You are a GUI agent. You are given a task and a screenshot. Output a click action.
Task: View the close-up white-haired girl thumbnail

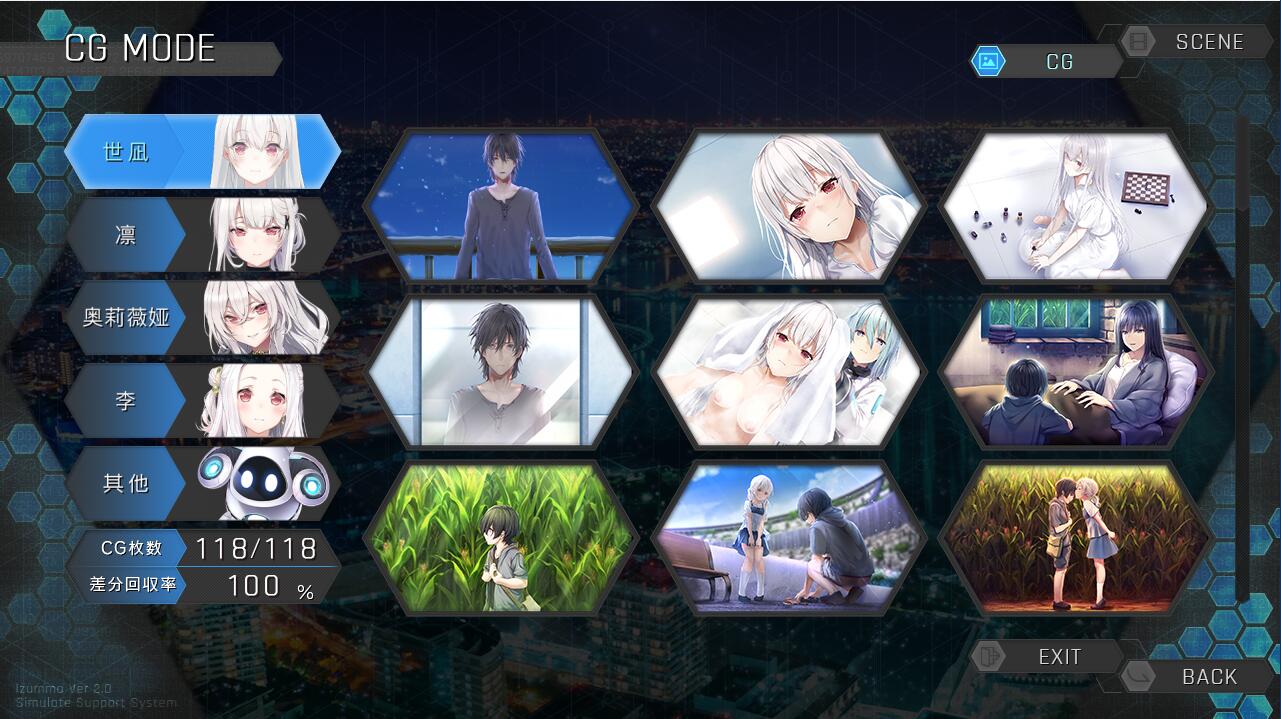[788, 206]
